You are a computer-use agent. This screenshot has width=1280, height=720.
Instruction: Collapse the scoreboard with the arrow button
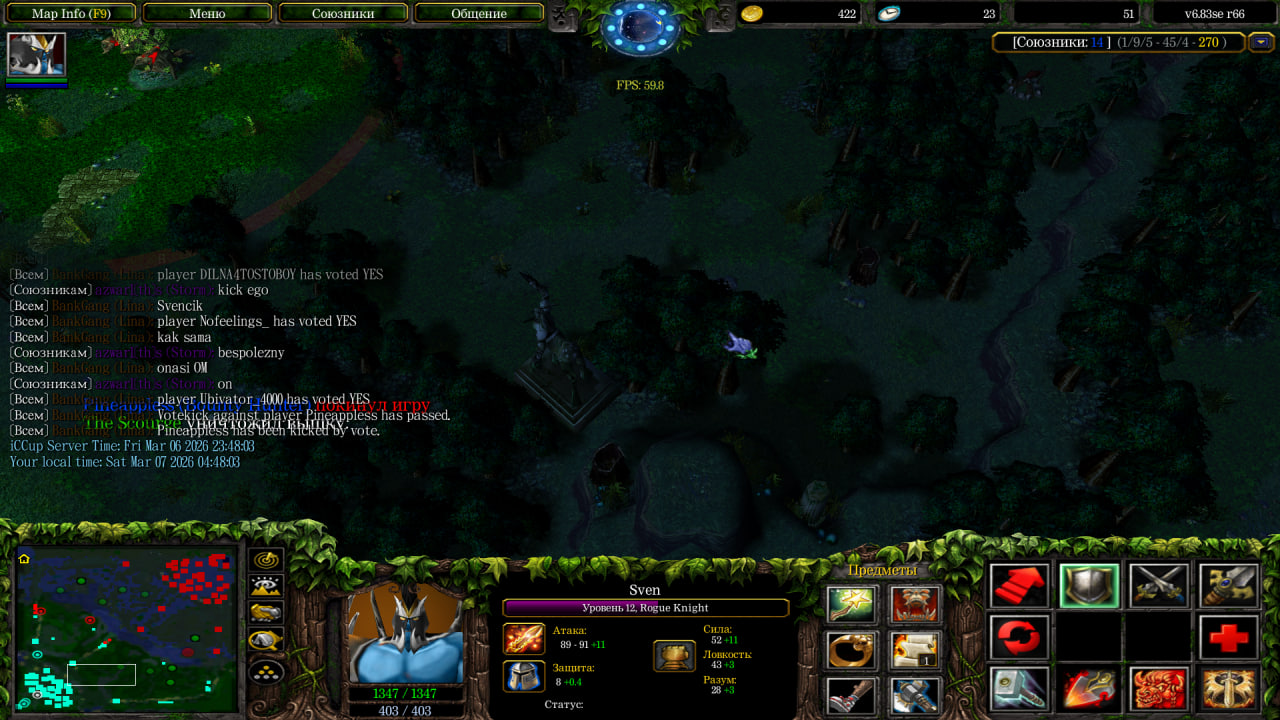click(x=1260, y=42)
